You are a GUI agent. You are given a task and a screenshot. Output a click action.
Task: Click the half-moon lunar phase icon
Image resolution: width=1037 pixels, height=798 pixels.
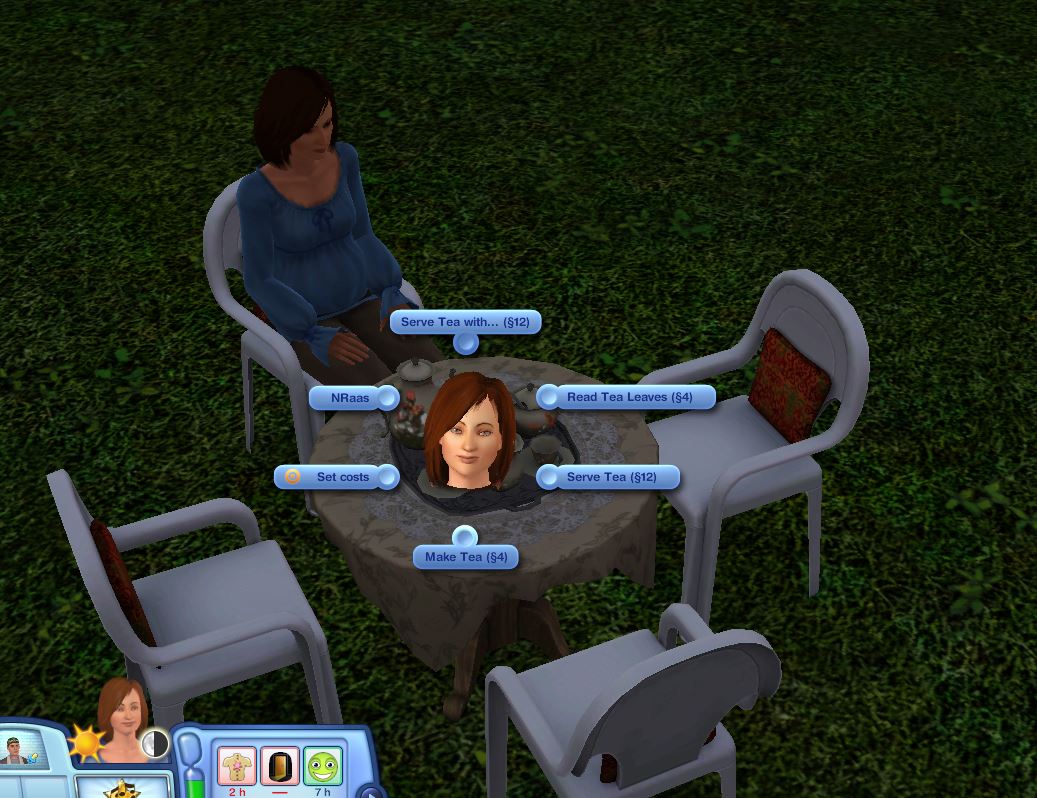pyautogui.click(x=155, y=743)
